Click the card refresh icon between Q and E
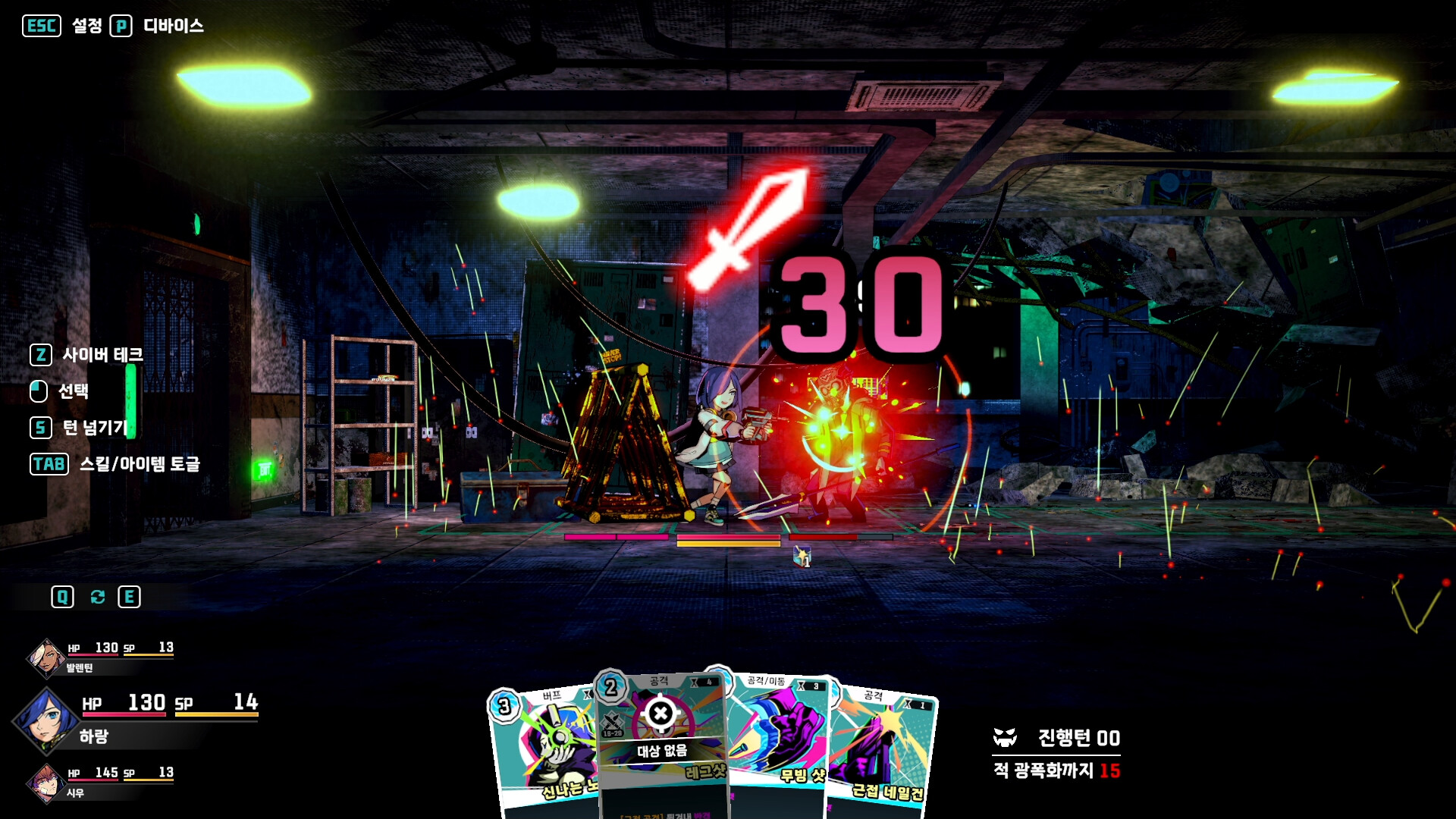This screenshot has width=1456, height=819. 96,597
